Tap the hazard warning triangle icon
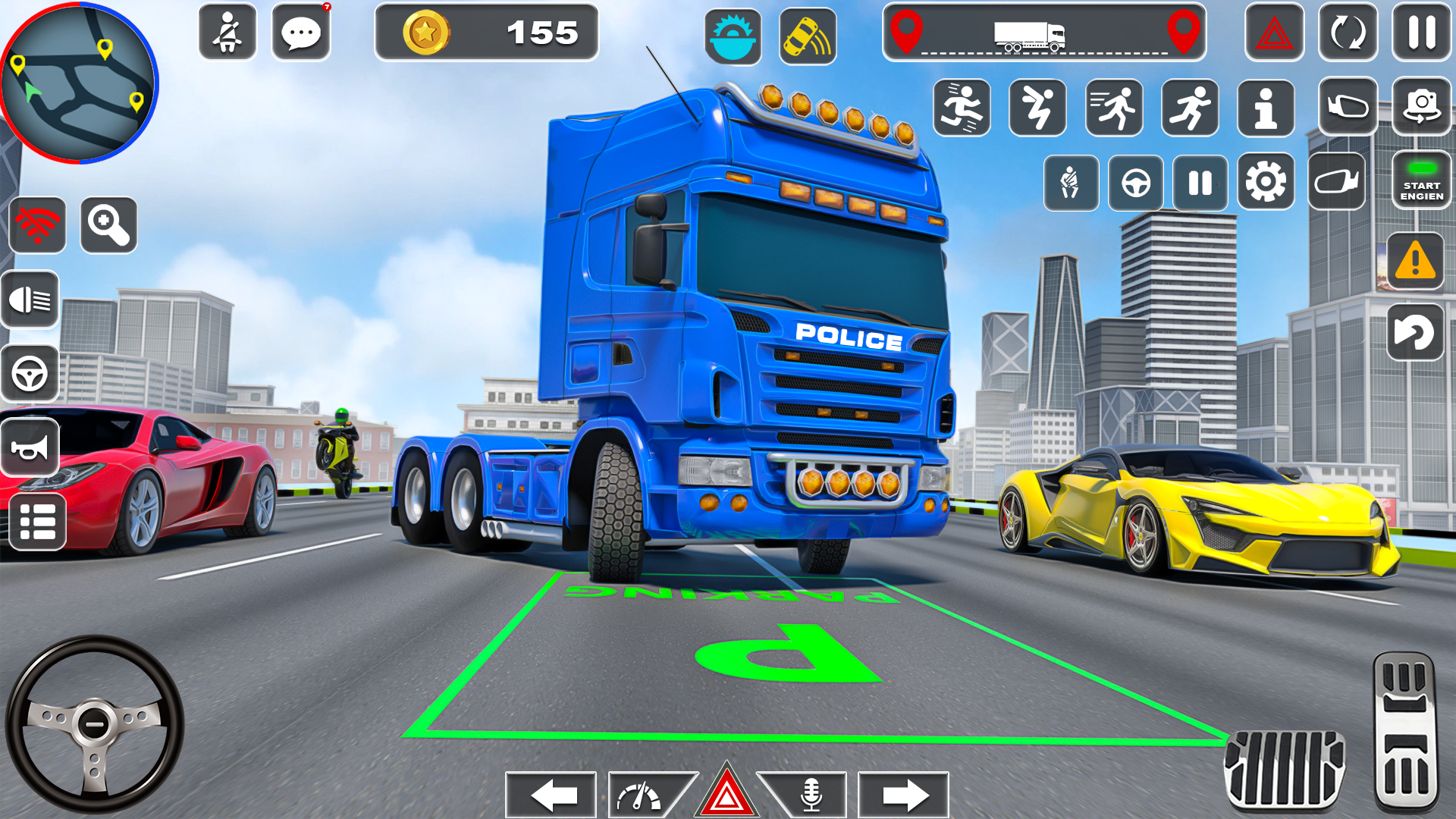This screenshot has width=1456, height=819. pos(1274,33)
